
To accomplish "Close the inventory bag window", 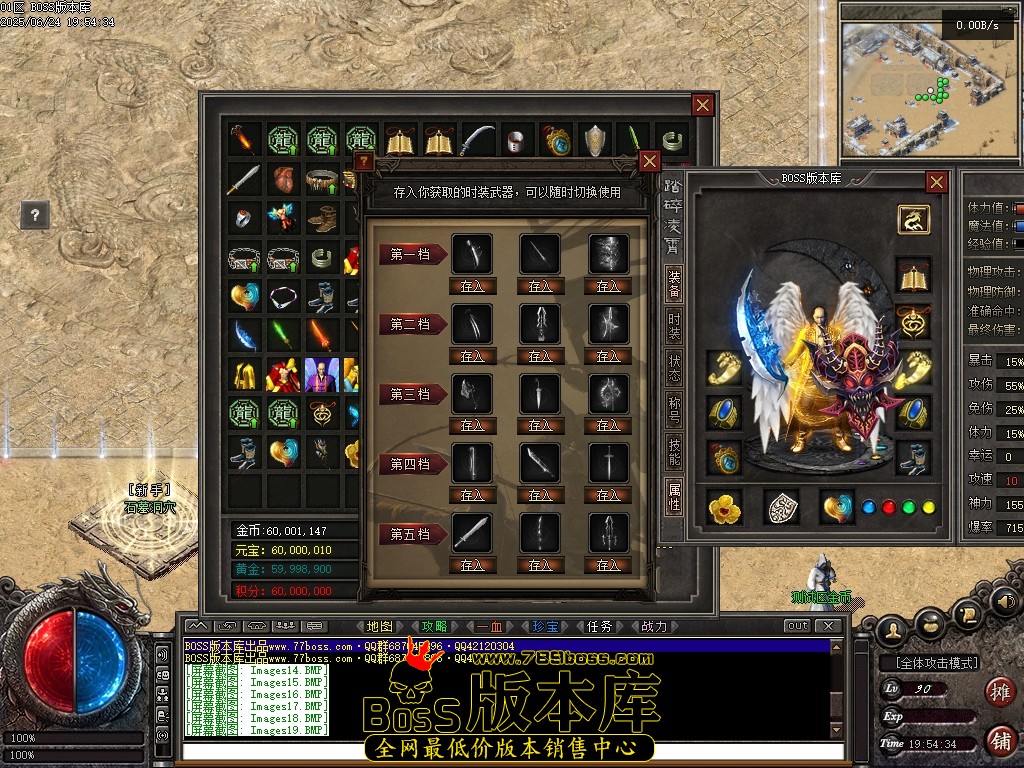I will pos(703,105).
